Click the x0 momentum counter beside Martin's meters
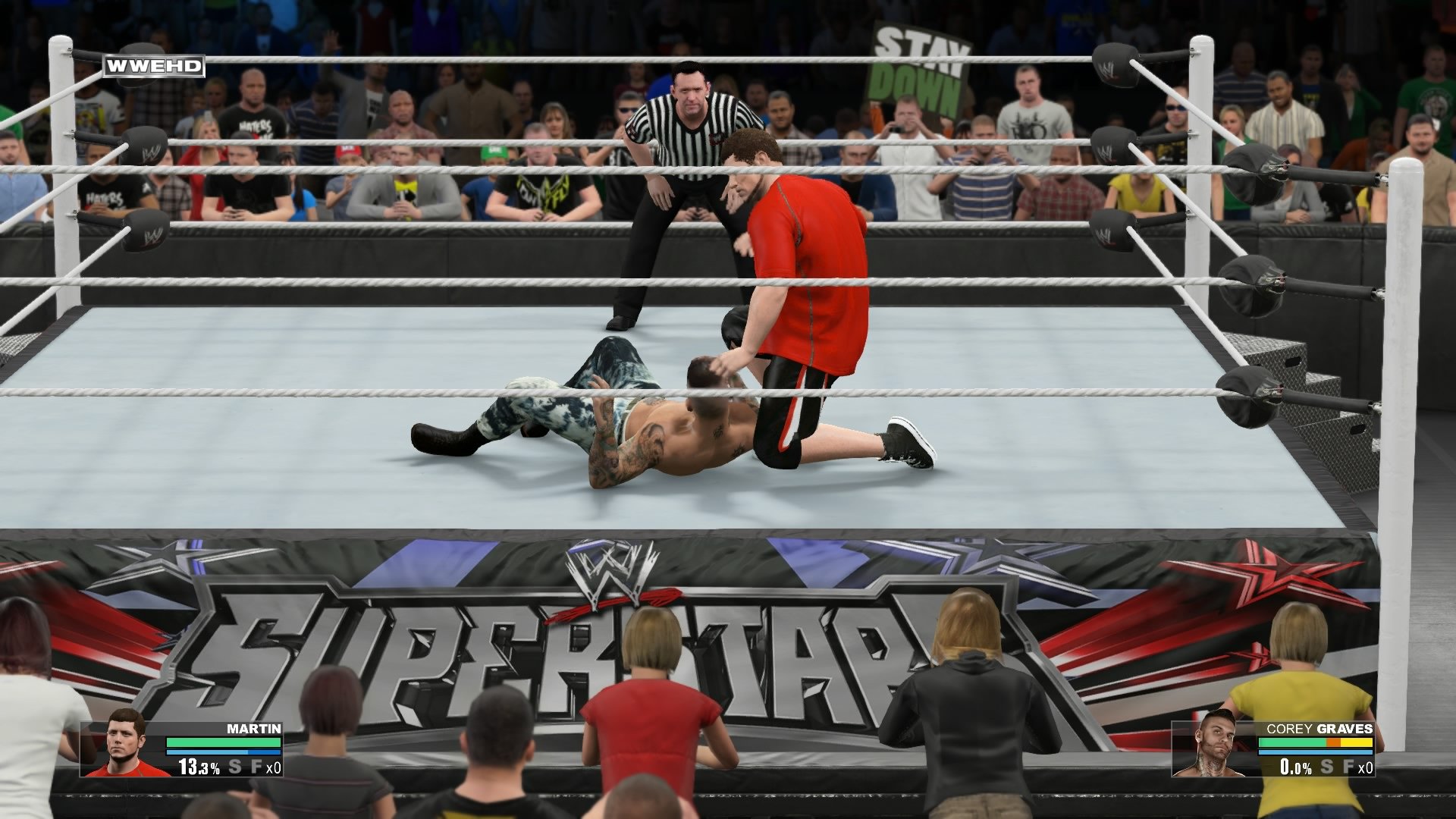The image size is (1456, 819). [x=275, y=767]
